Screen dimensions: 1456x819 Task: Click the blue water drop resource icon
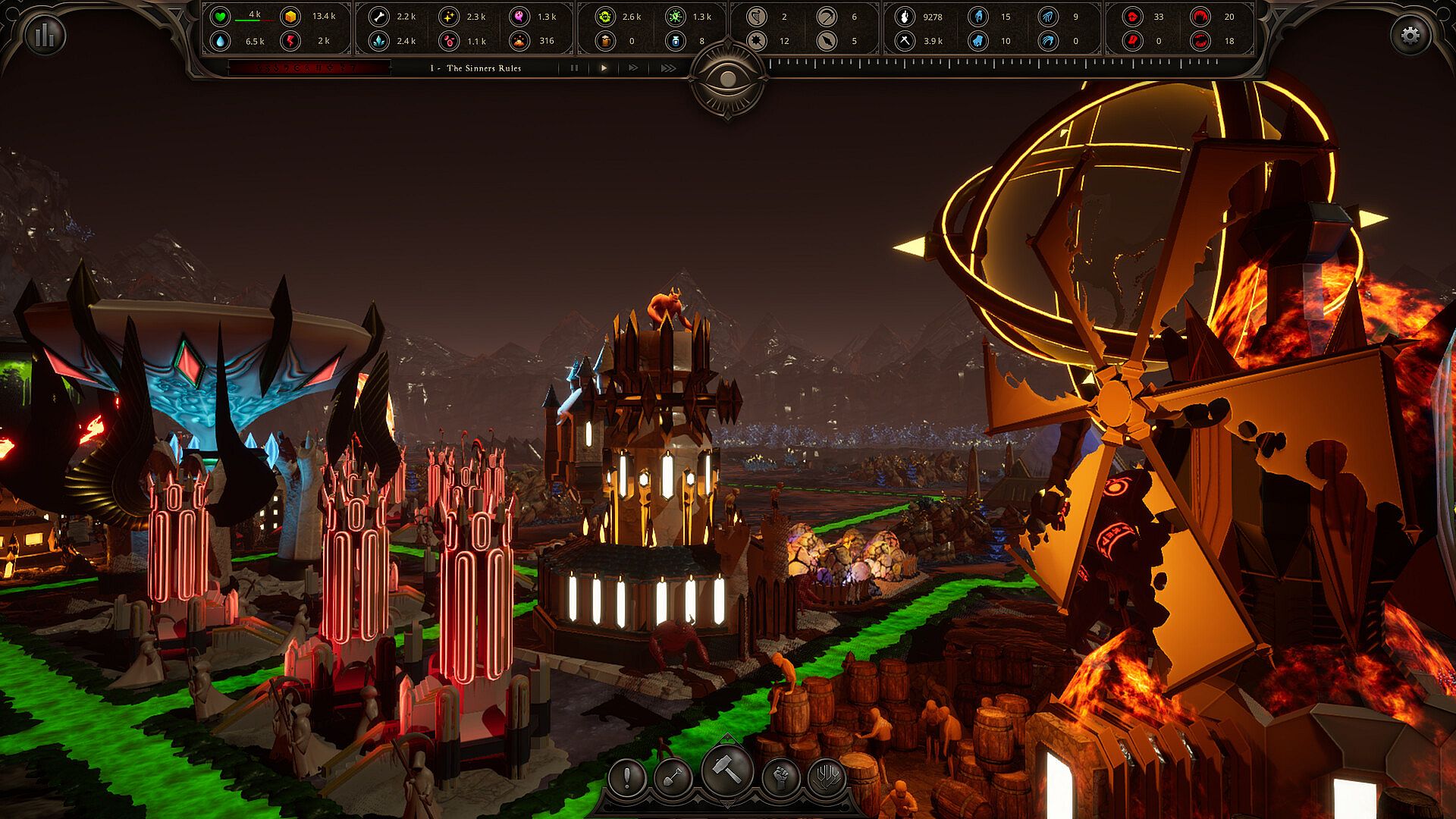click(220, 41)
